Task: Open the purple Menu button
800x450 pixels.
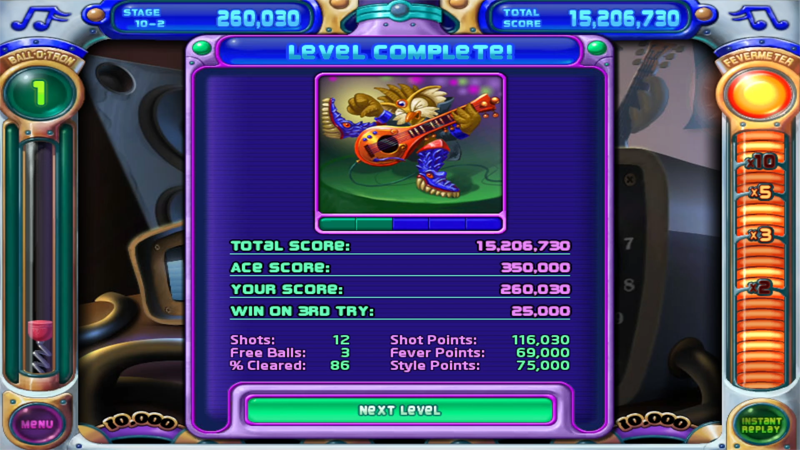Action: 37,423
